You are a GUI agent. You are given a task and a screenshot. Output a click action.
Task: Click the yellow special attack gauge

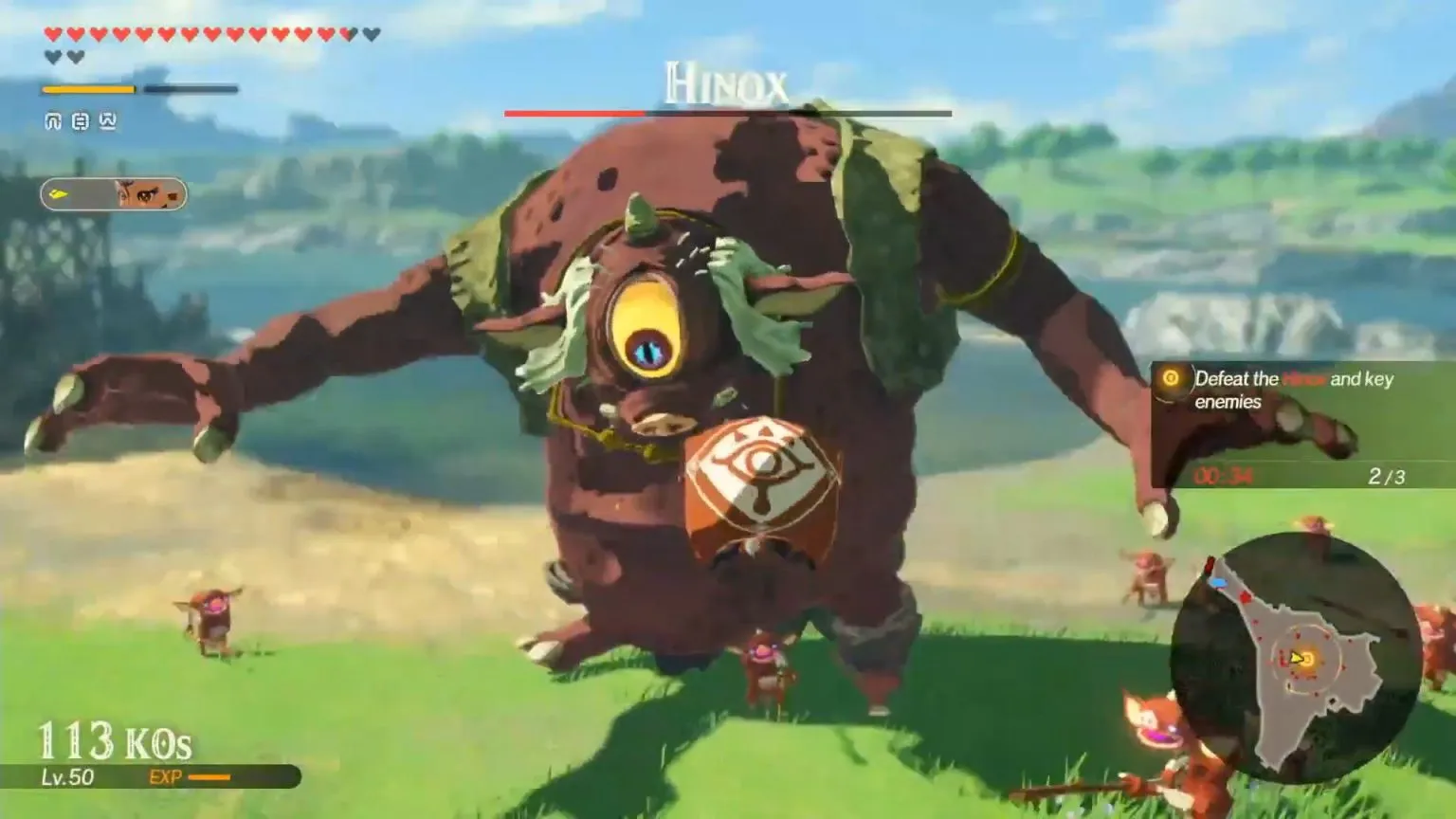click(90, 88)
